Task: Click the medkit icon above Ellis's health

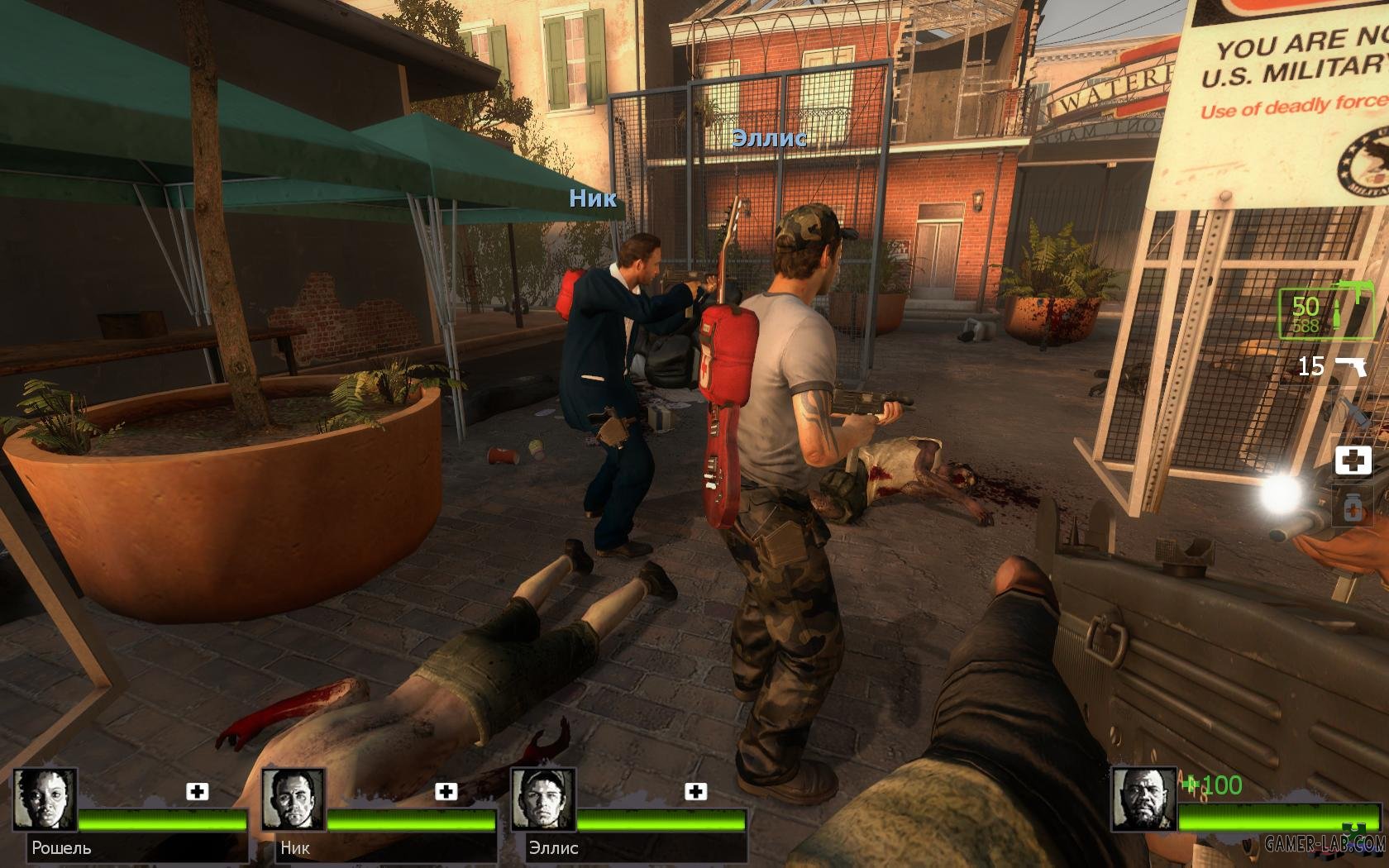Action: (x=696, y=792)
